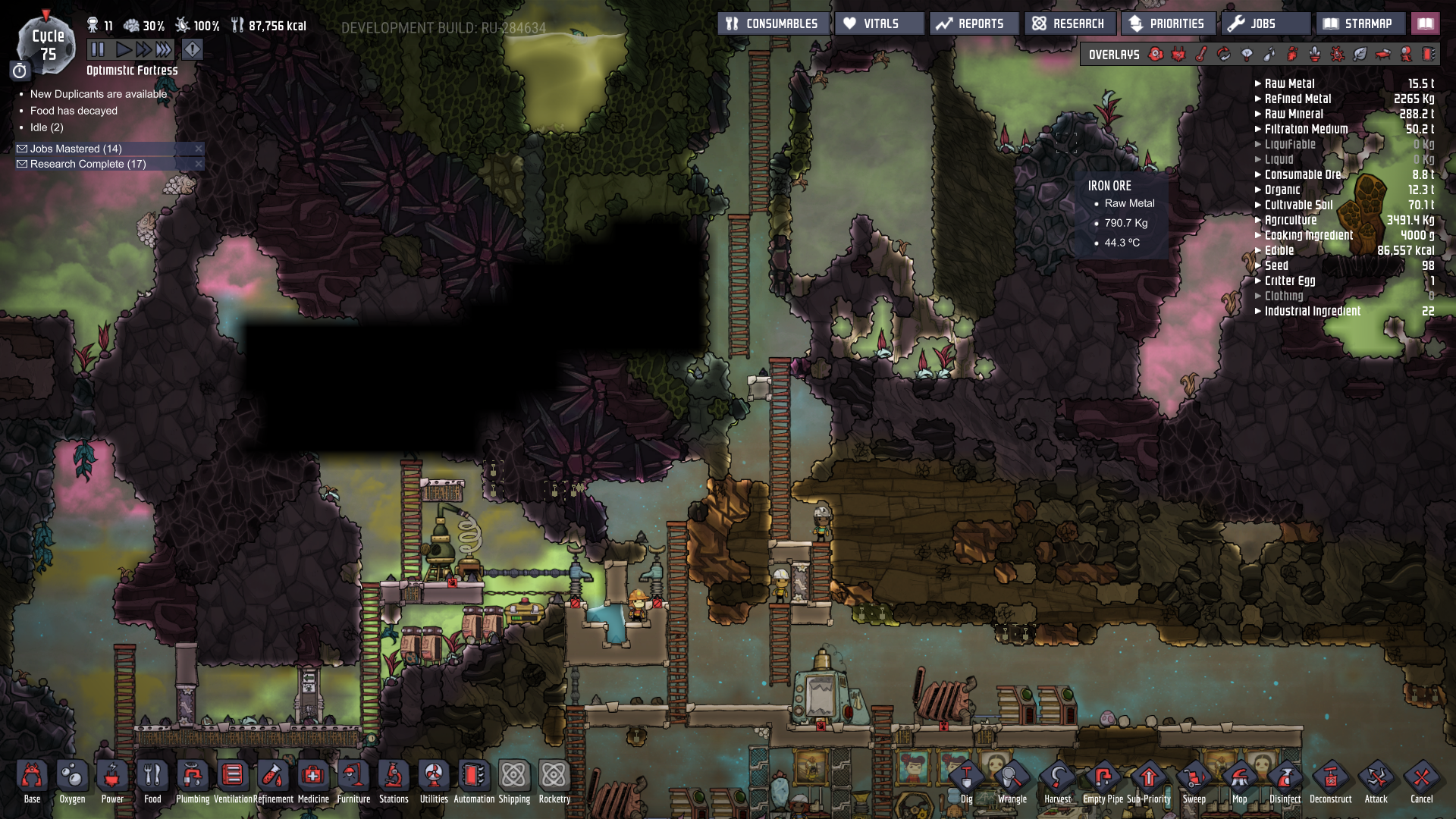This screenshot has height=819, width=1456.
Task: Open the Base build category
Action: point(32,781)
